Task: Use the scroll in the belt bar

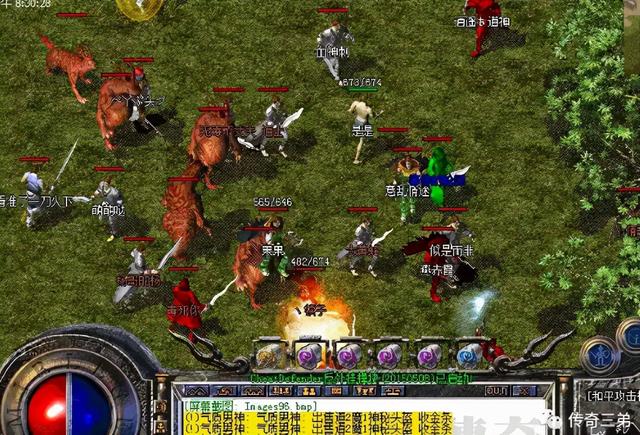Action: click(270, 355)
